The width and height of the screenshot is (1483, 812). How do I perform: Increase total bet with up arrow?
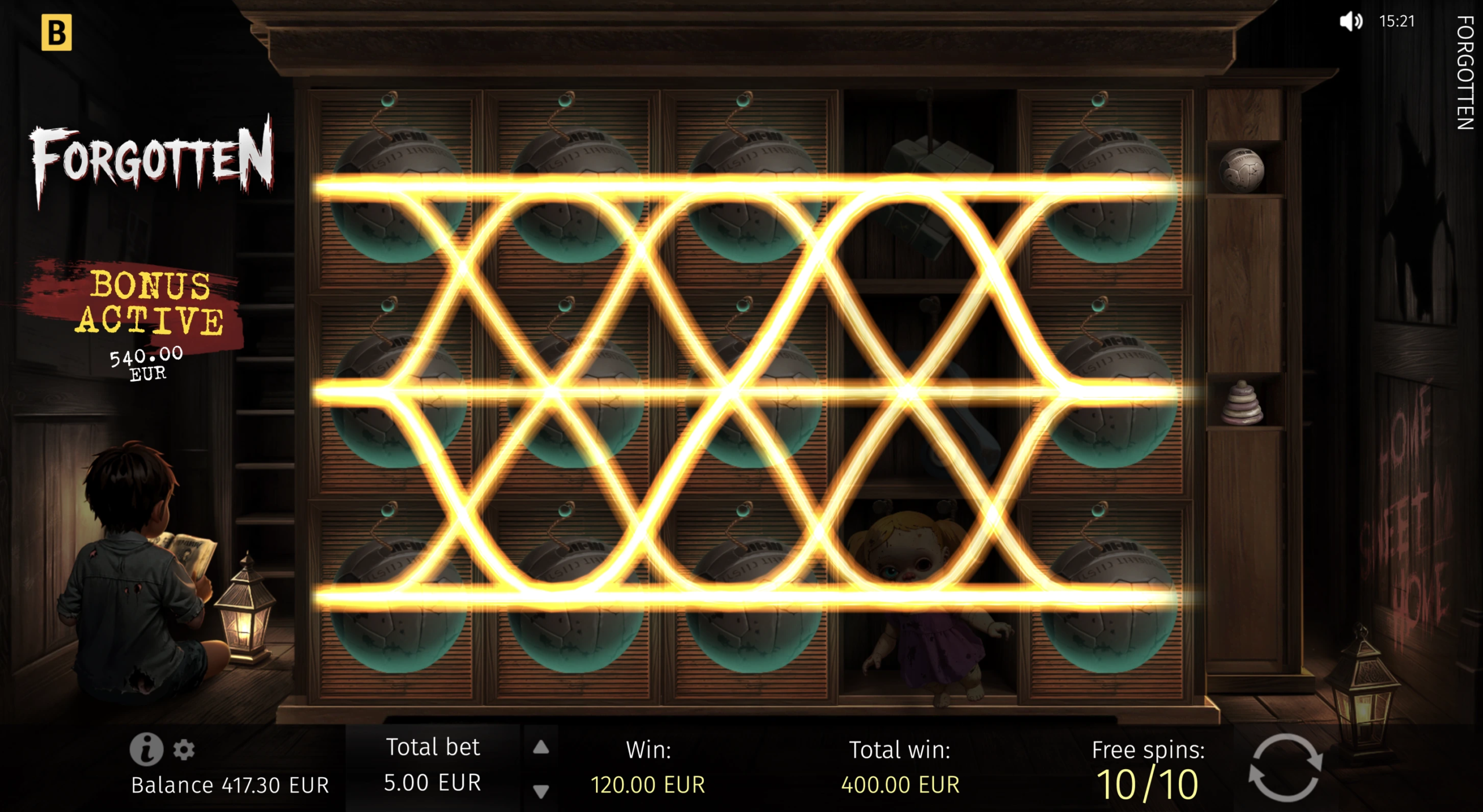(541, 747)
